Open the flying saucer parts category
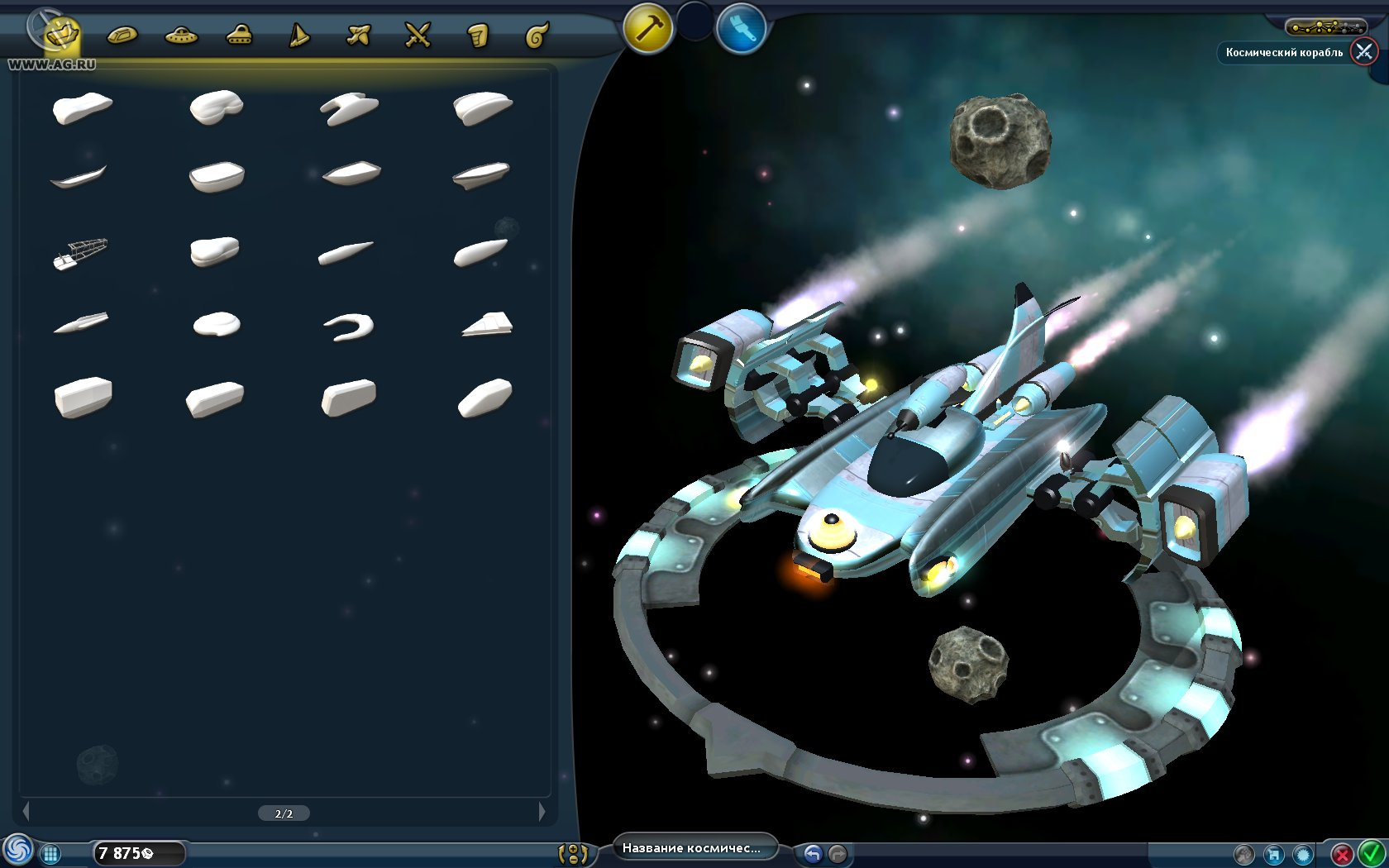The width and height of the screenshot is (1389, 868). coord(181,36)
